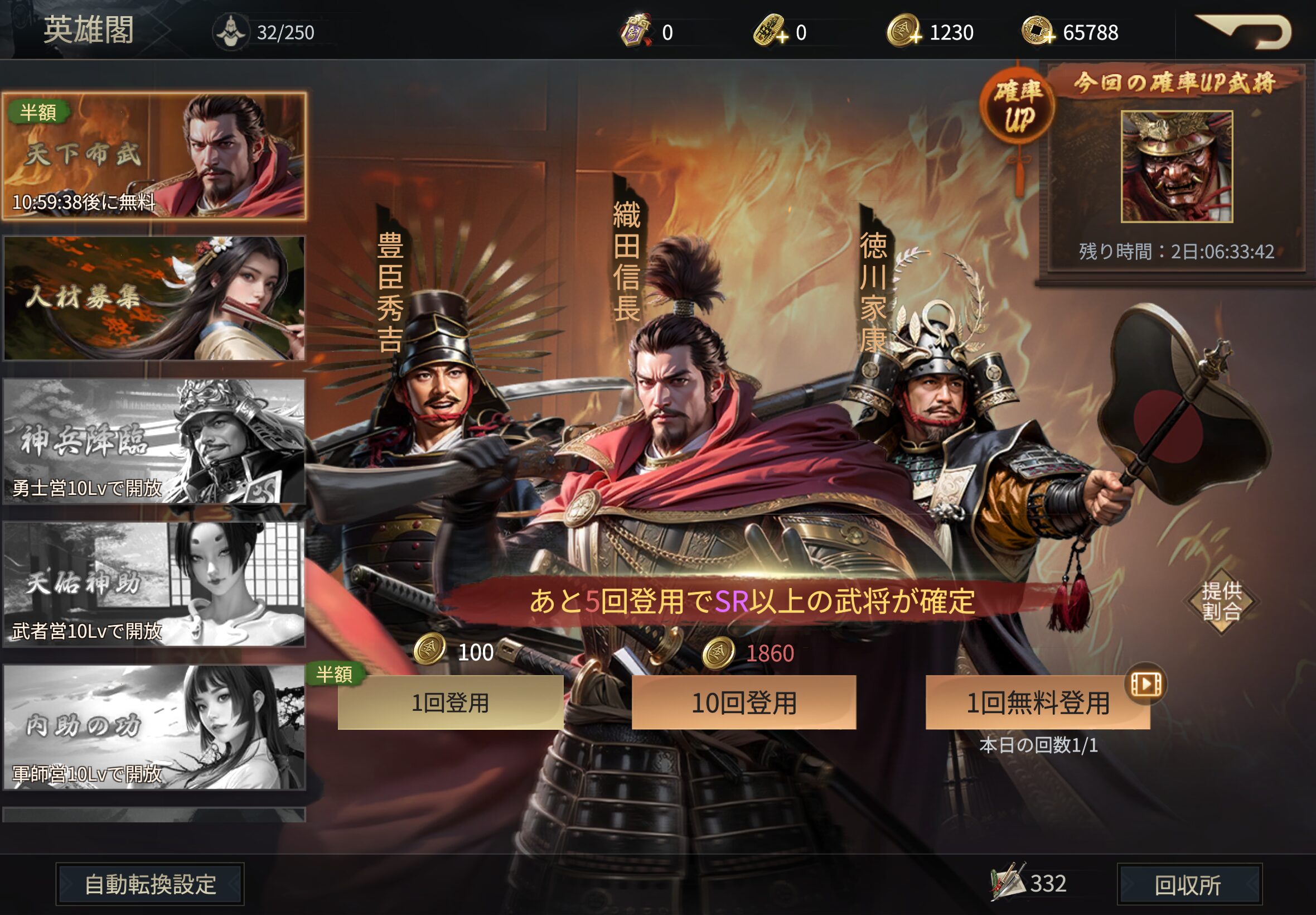
Task: Go back using the return arrow
Action: (x=1245, y=32)
